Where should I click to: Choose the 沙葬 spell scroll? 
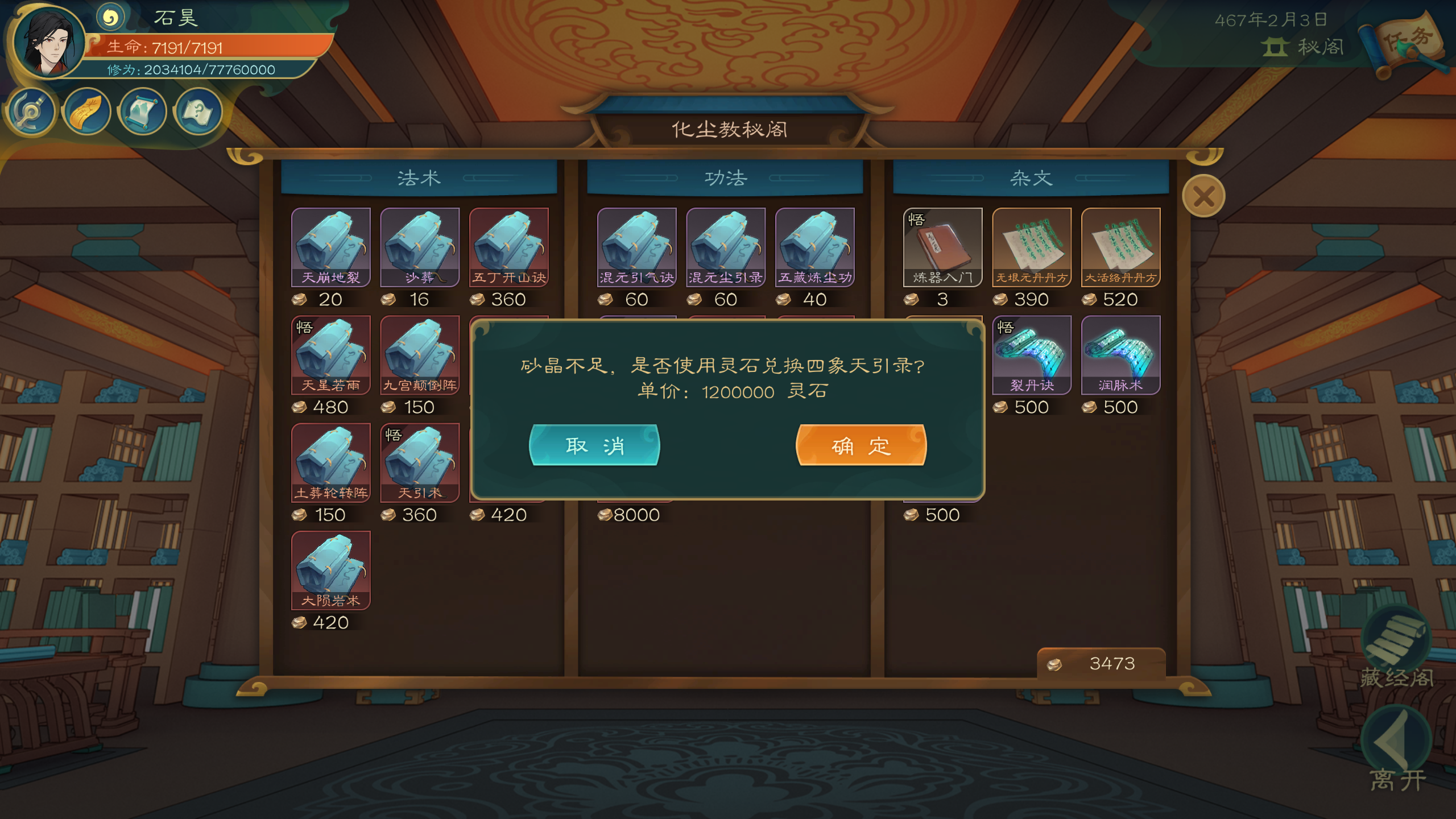tap(420, 247)
